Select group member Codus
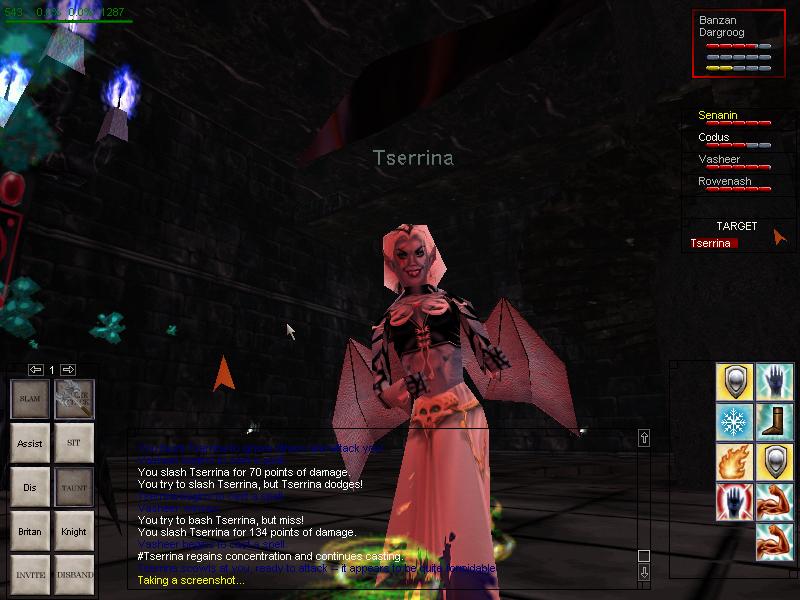The height and width of the screenshot is (600, 800). click(714, 138)
